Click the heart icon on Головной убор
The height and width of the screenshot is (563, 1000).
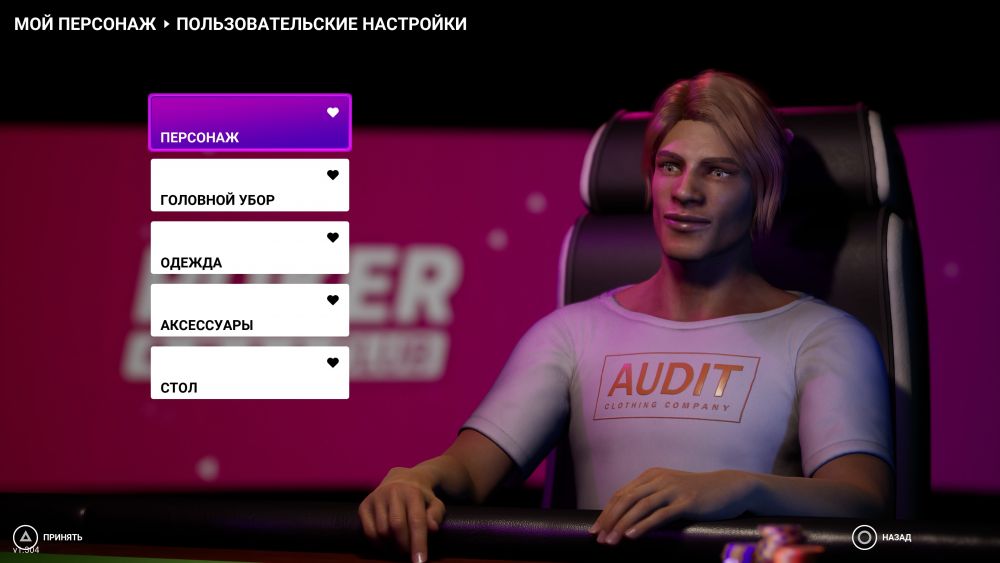point(333,175)
